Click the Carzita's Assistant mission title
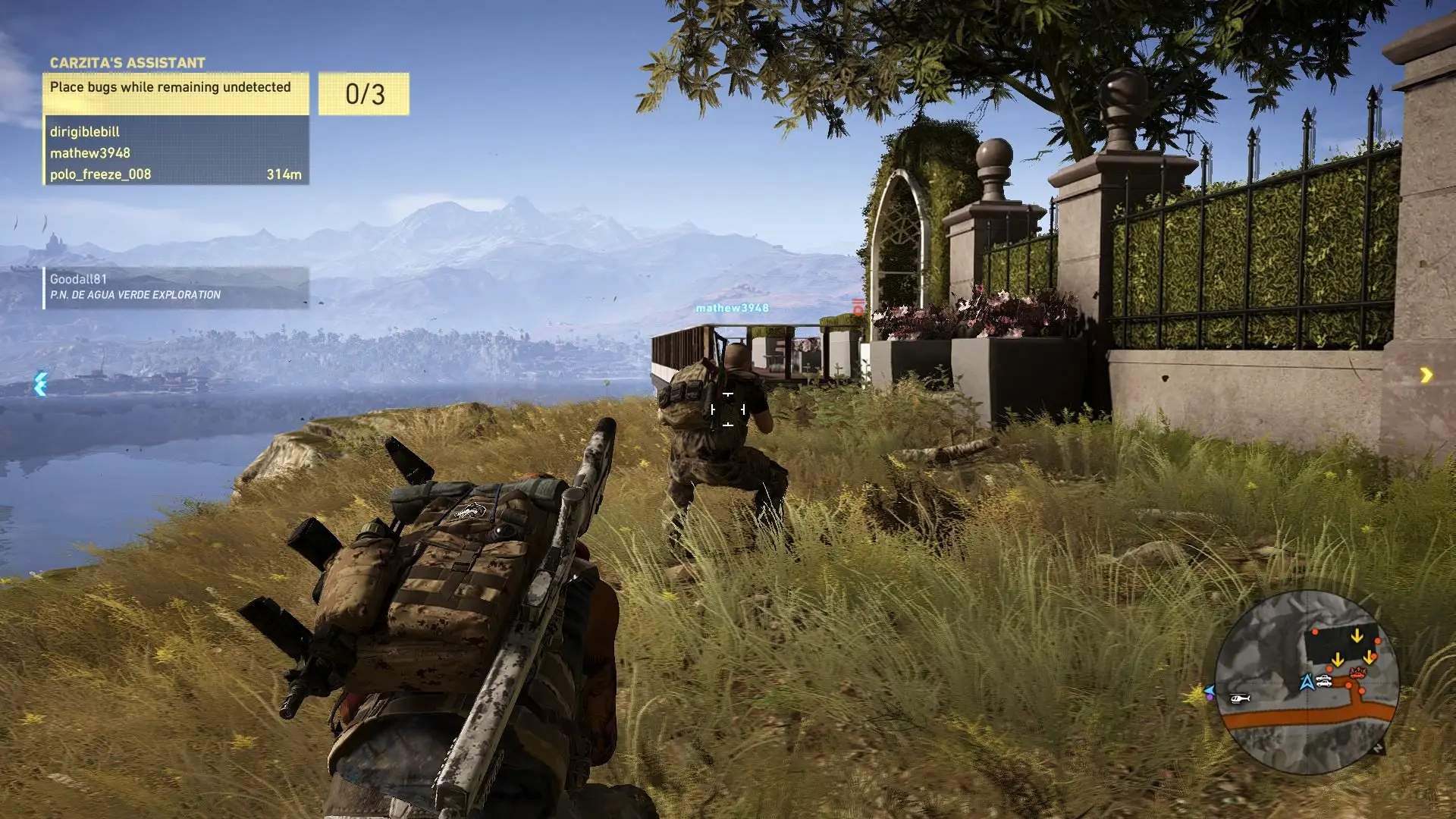1456x819 pixels. pos(127,63)
